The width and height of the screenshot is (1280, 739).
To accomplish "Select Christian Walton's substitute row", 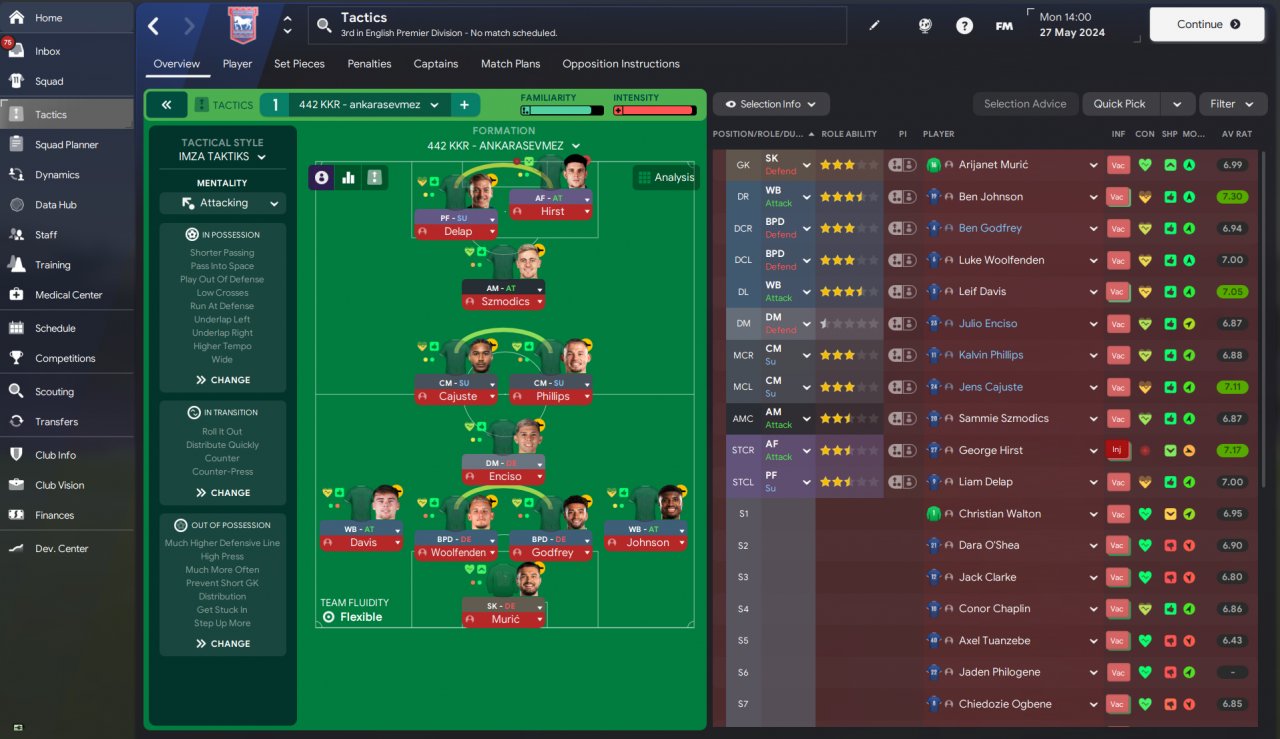I will click(1000, 514).
